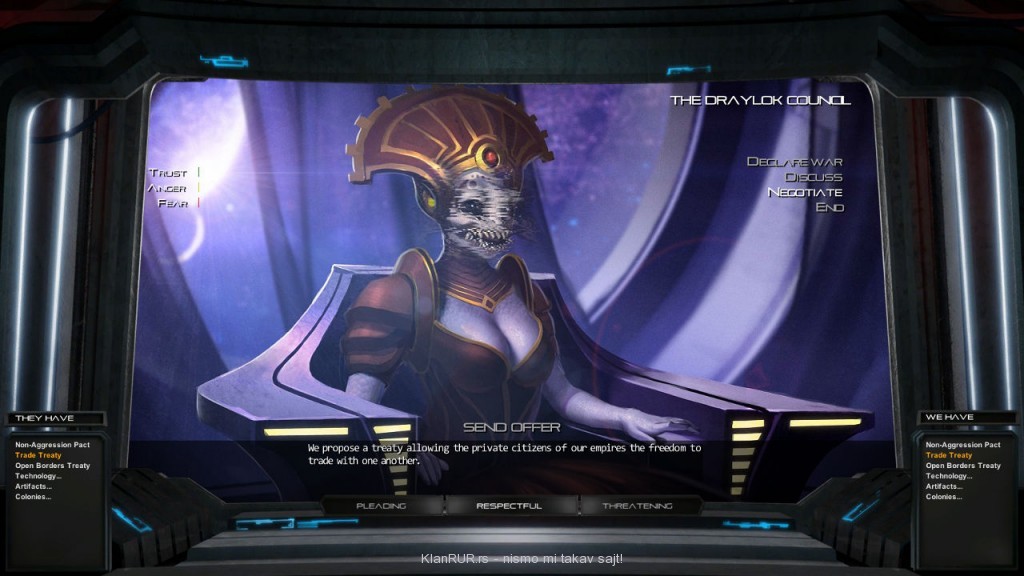Toggle Trade Treaty in We Have list
The image size is (1024, 576).
point(948,455)
